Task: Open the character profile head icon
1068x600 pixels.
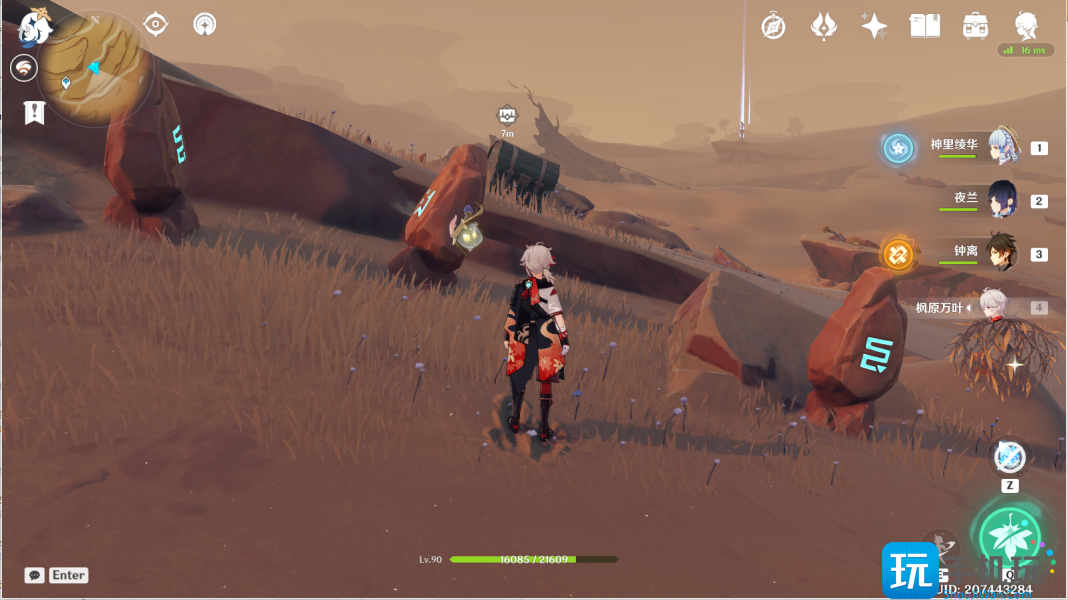Action: [1026, 26]
